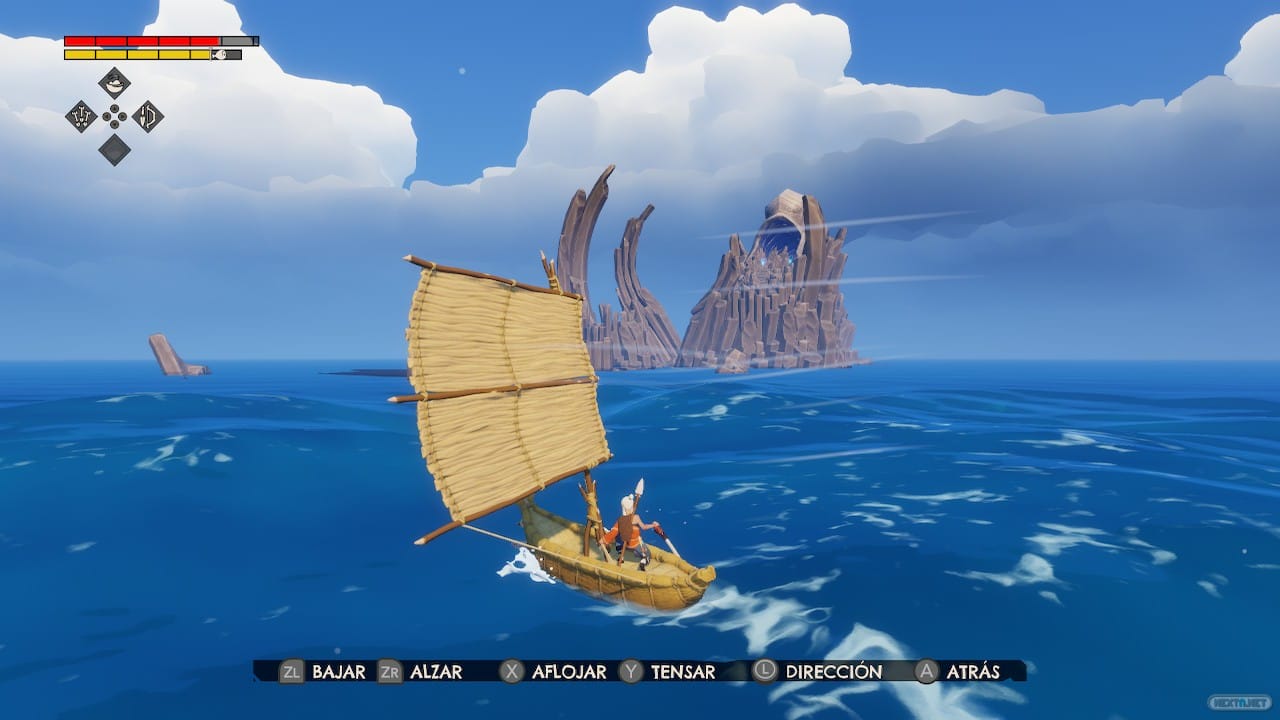Screen dimensions: 1280x720
Task: Click the center d-pad indicator between quick slots
Action: [114, 116]
